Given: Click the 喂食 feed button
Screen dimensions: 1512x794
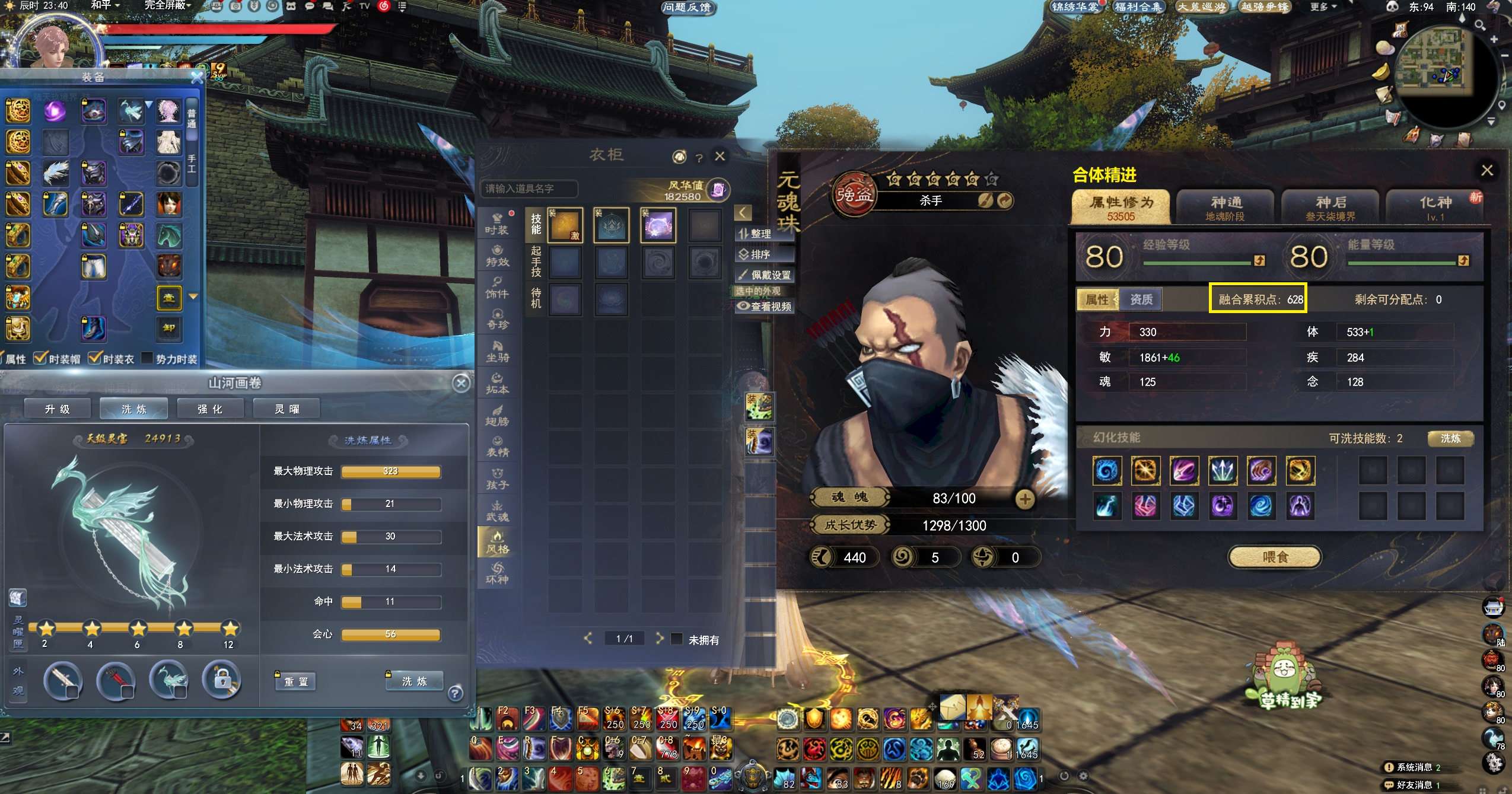Looking at the screenshot, I should [1275, 557].
